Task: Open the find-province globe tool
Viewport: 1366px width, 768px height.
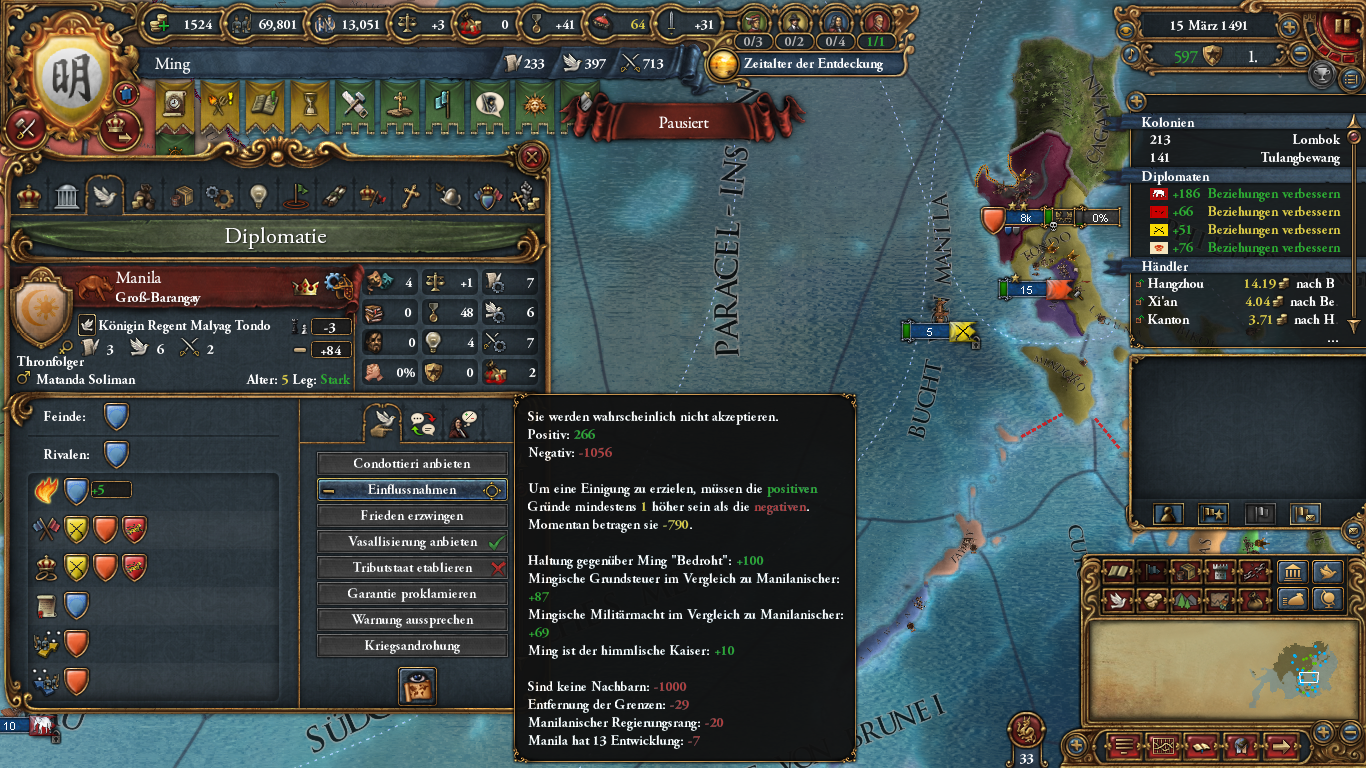Action: coord(1327,600)
